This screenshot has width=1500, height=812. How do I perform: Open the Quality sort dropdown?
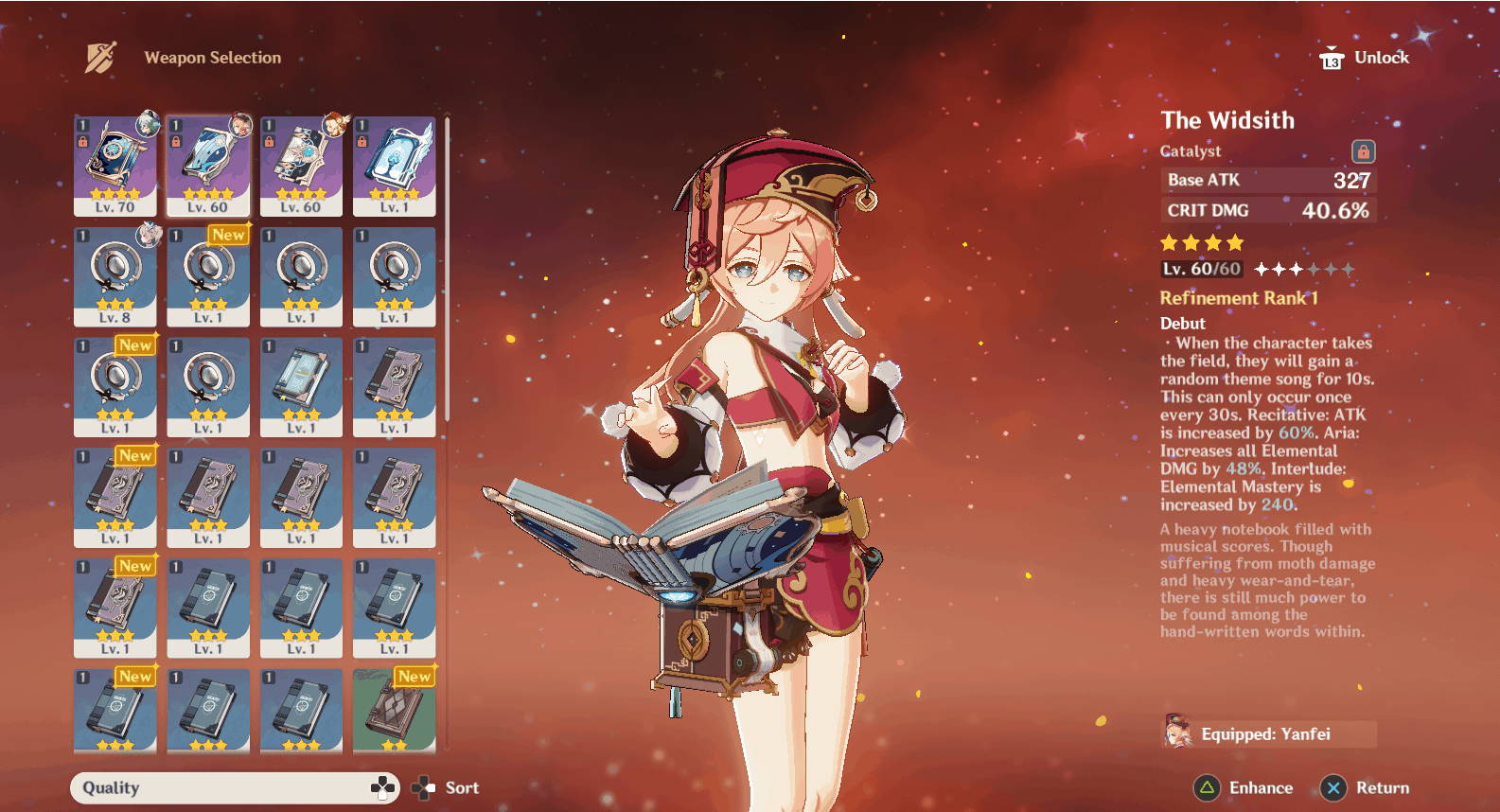(234, 787)
